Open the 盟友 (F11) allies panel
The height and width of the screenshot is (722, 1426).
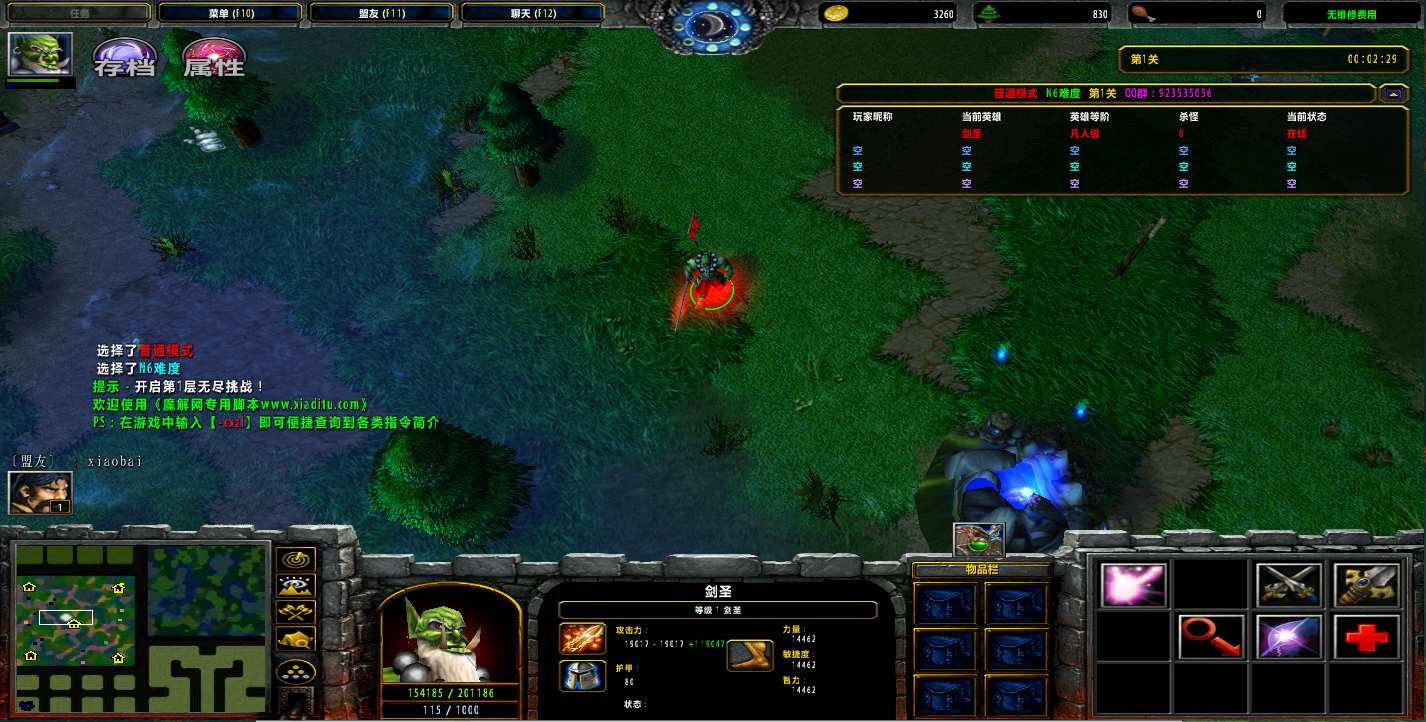click(x=382, y=14)
